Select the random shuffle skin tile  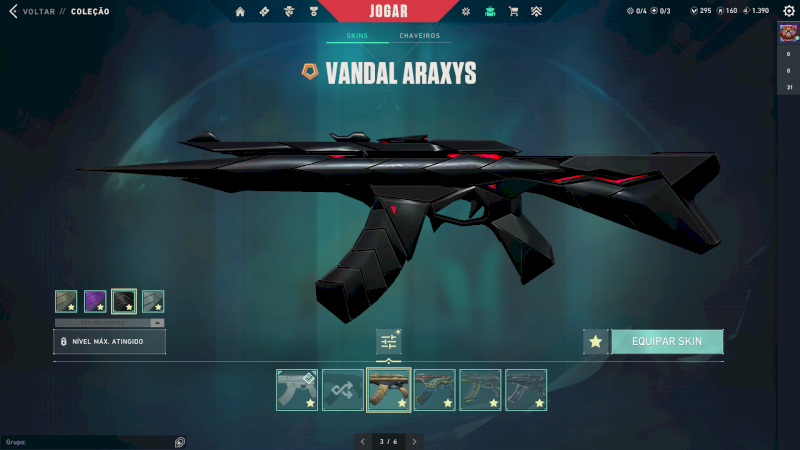tap(343, 390)
